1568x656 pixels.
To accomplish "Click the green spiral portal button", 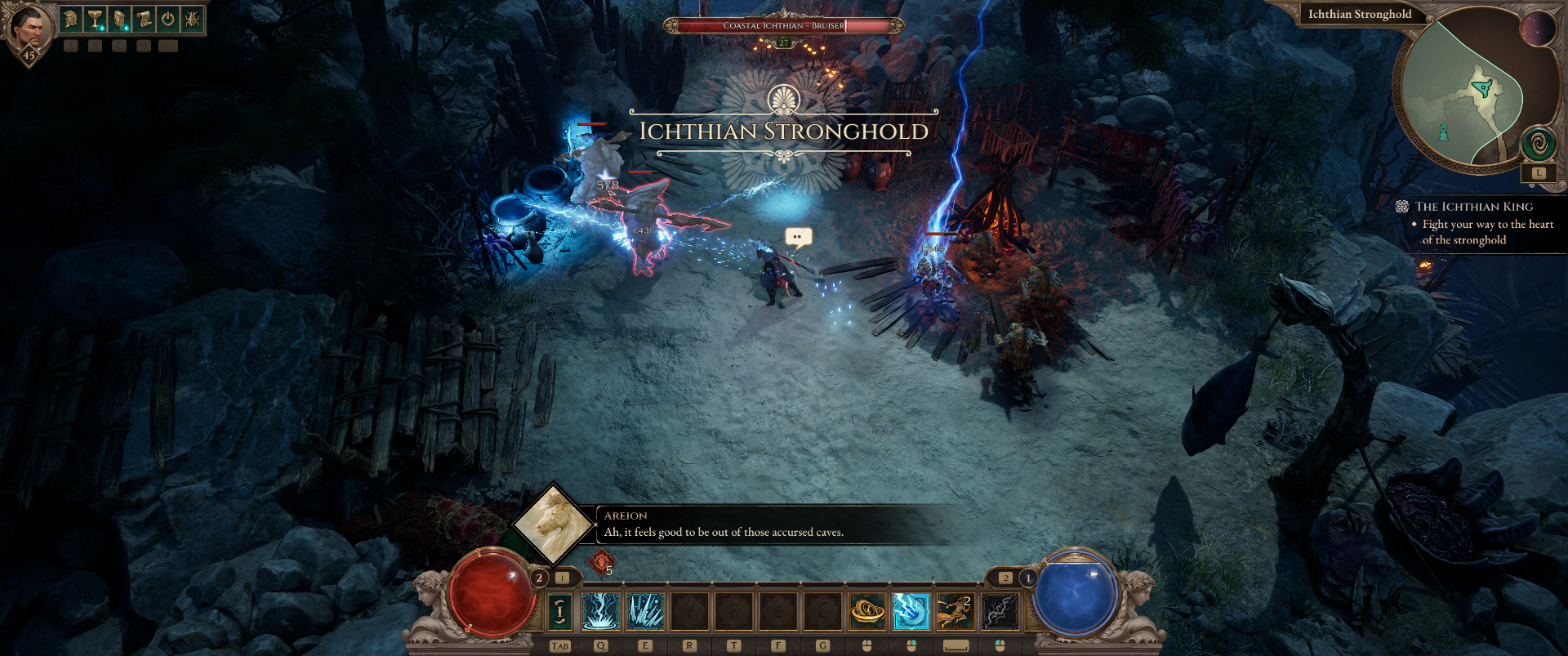I will coord(1539,145).
